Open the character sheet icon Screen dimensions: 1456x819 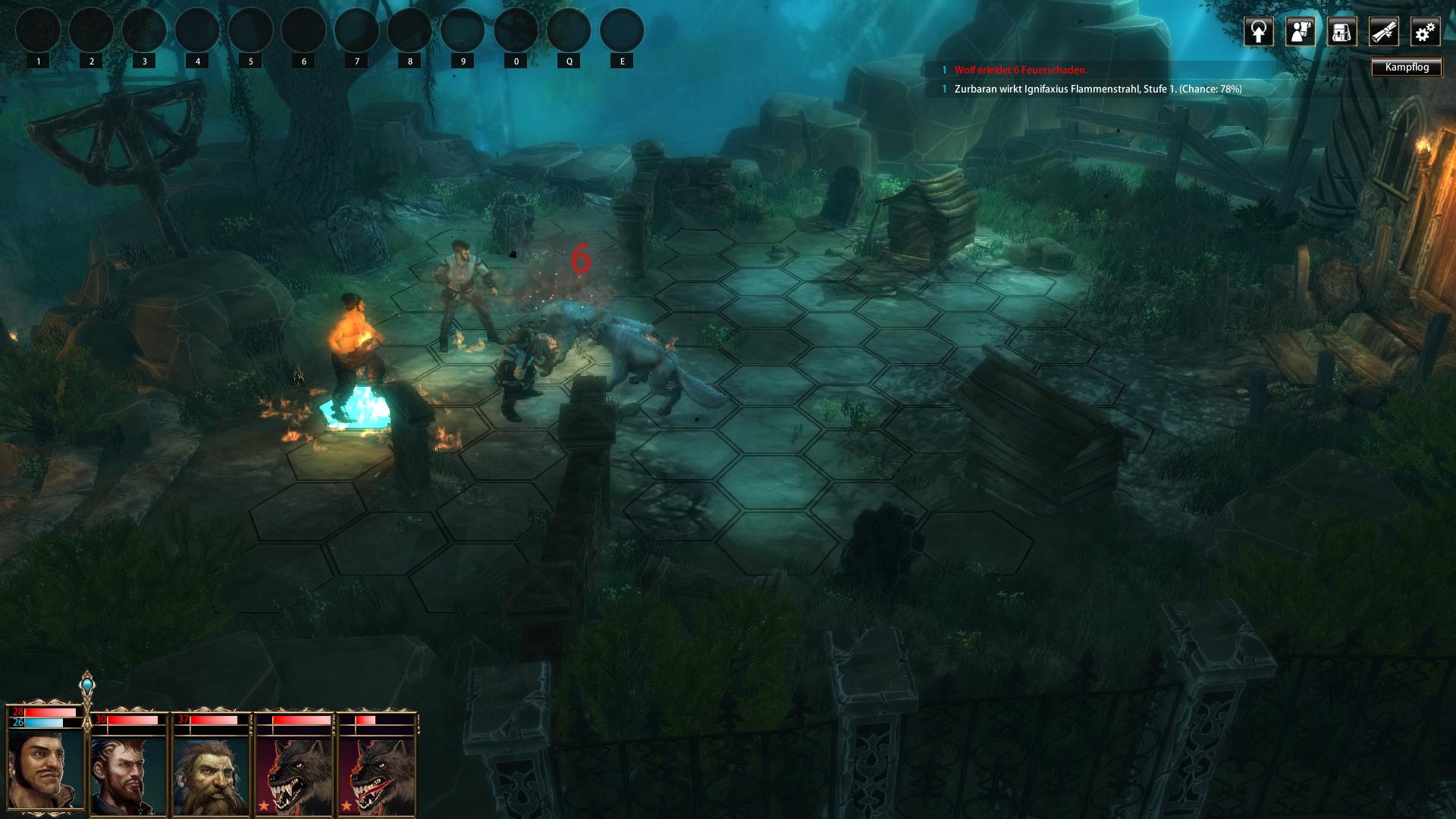click(x=1300, y=32)
